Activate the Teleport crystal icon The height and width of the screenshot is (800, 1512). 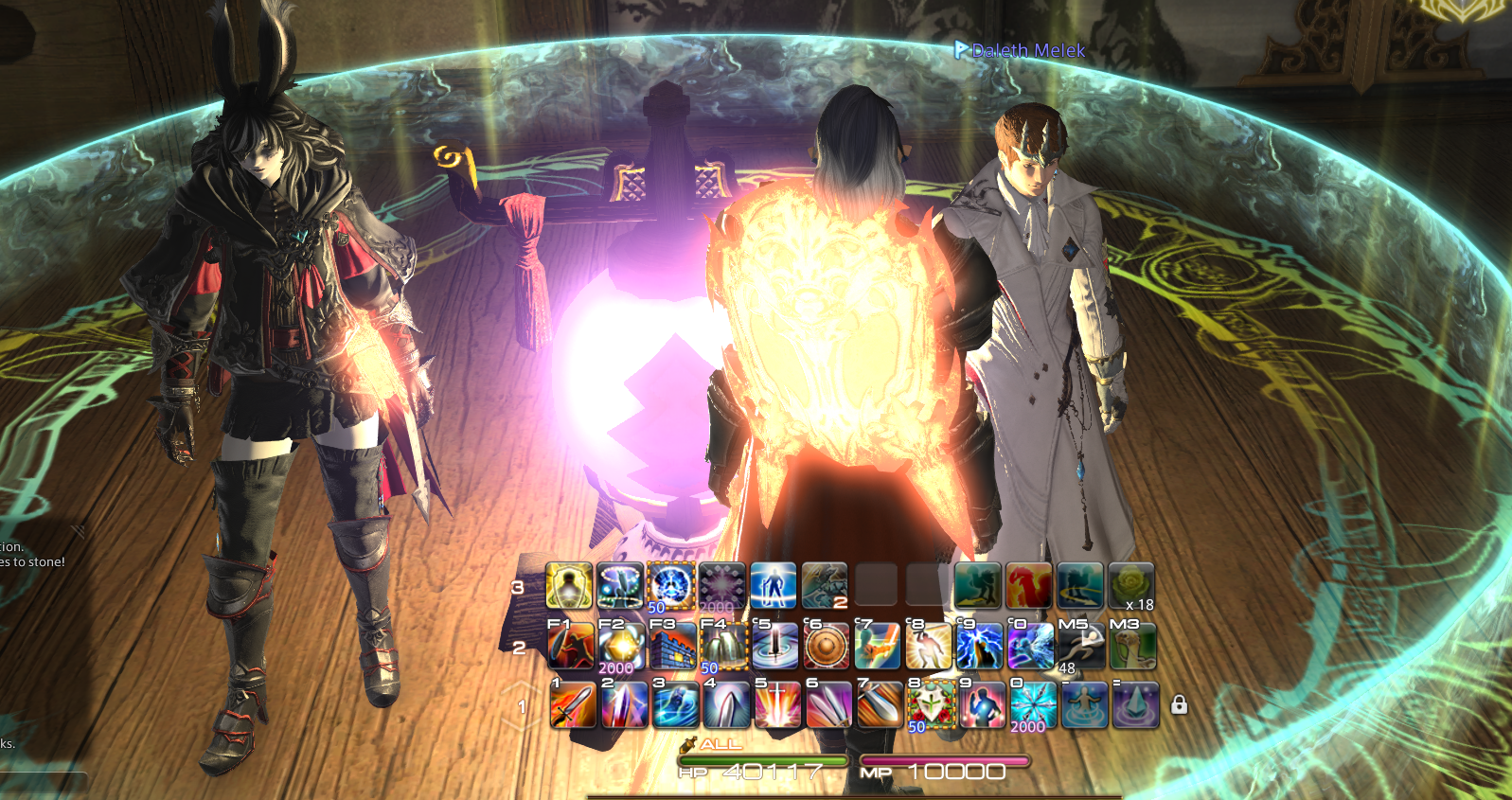pos(1135,705)
